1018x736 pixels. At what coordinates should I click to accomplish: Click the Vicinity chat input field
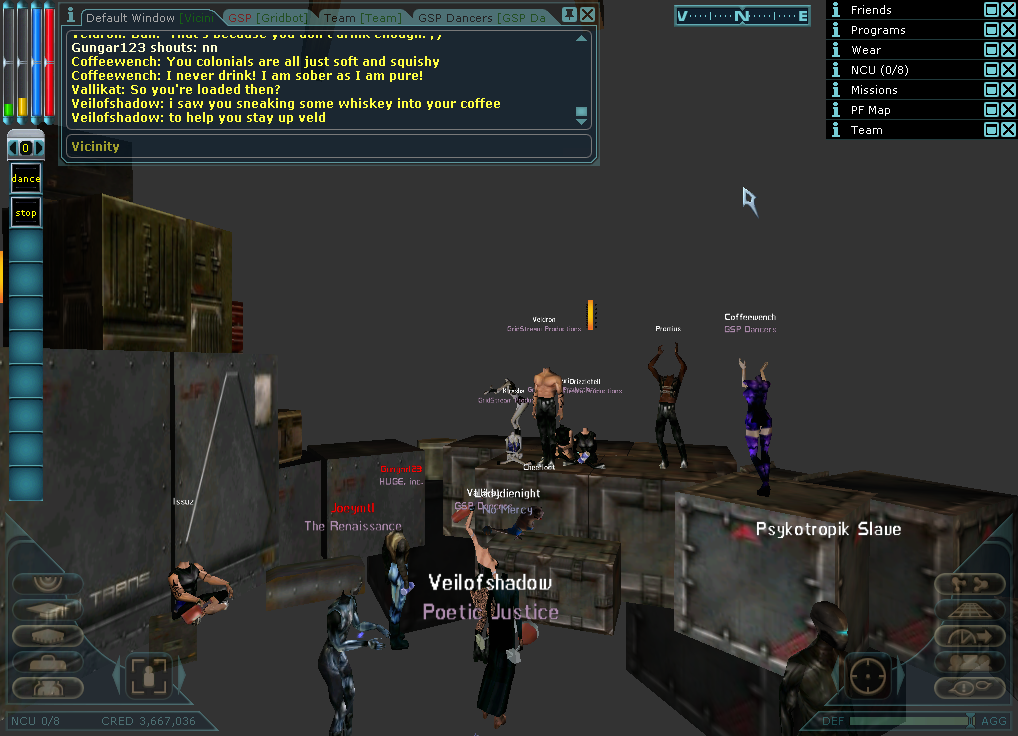tap(329, 147)
